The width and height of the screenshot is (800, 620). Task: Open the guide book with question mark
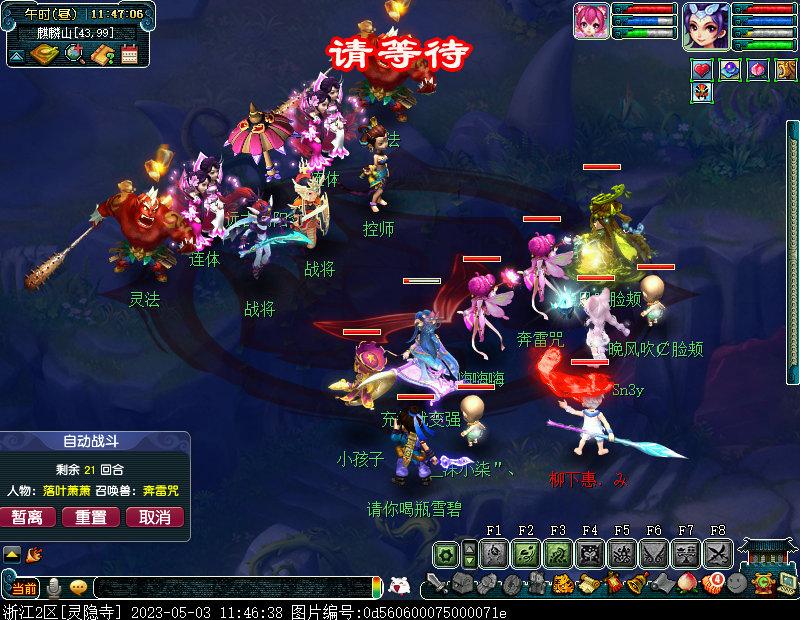pyautogui.click(x=101, y=54)
